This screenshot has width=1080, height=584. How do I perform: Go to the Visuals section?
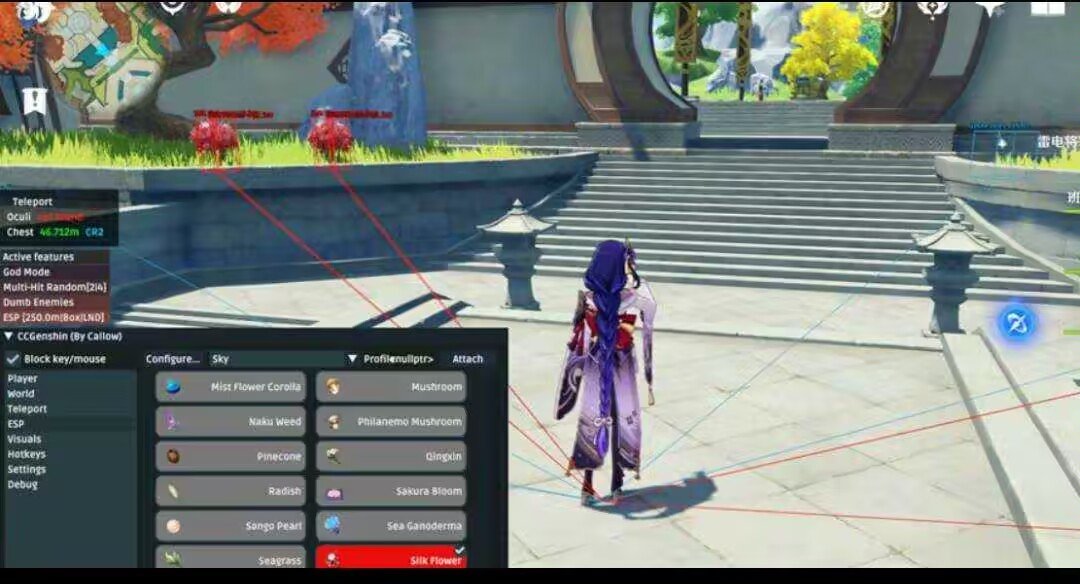pos(24,439)
